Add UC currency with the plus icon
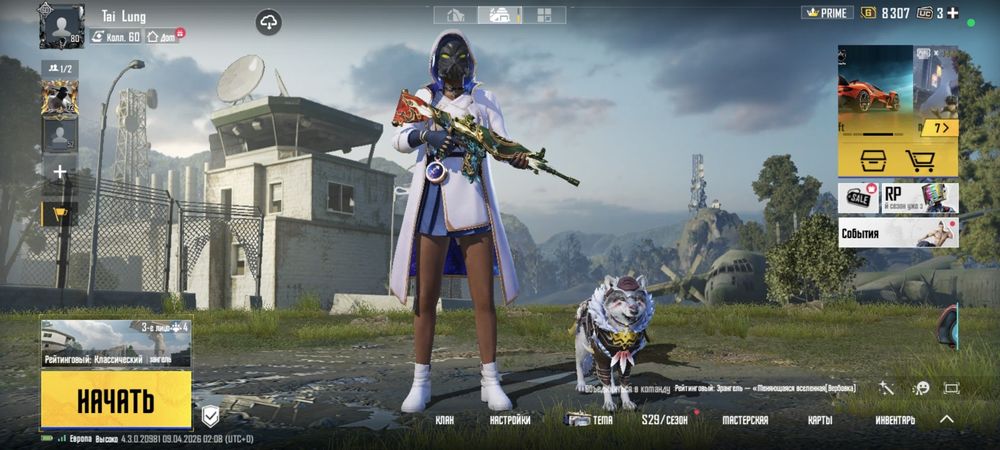1000x450 pixels. (x=953, y=13)
